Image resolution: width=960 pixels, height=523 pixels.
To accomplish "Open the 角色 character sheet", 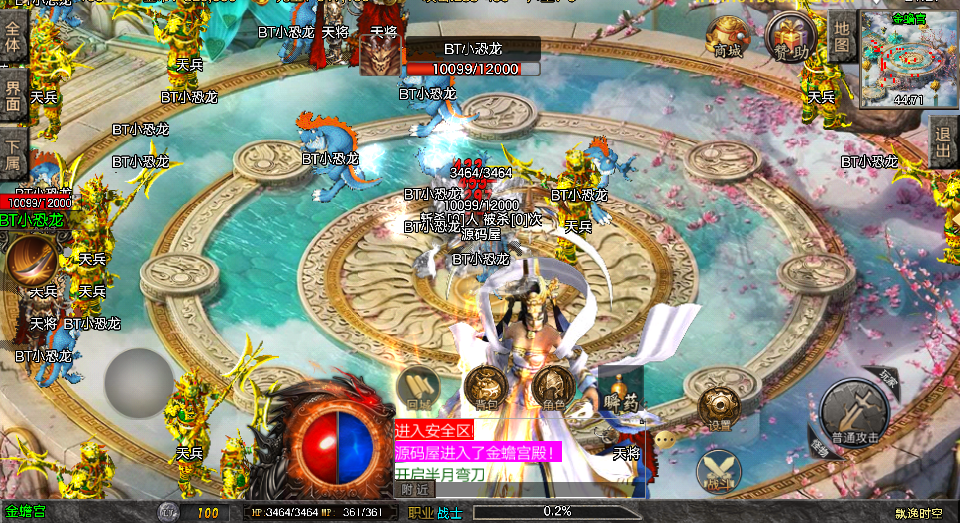I will (551, 388).
